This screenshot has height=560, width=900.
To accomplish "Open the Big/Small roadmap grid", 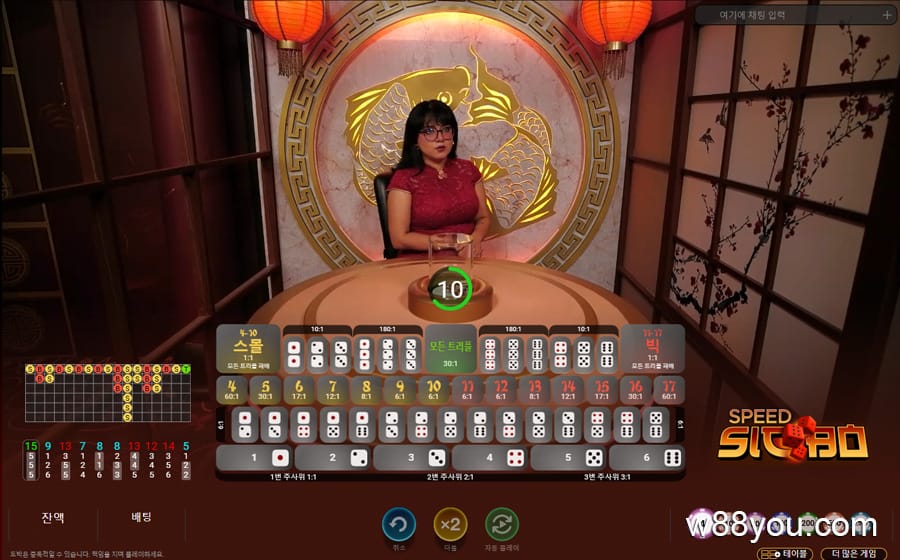I will click(107, 392).
